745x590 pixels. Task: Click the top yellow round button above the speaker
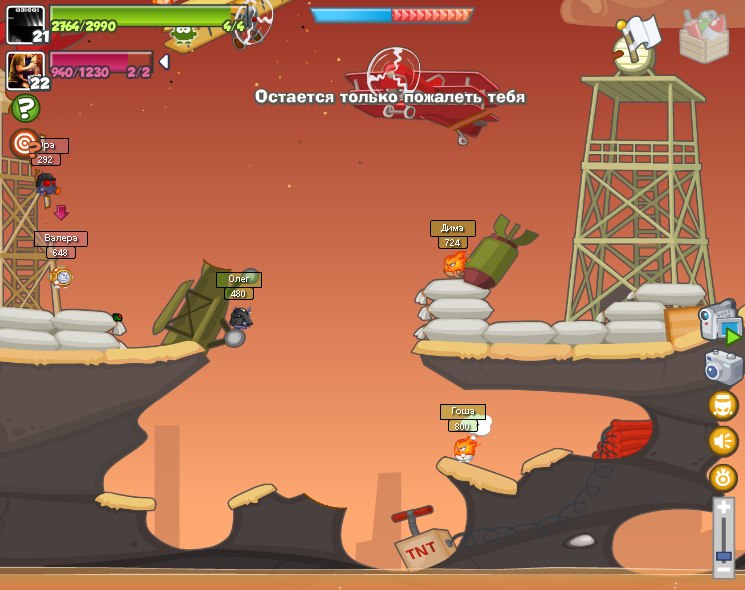722,405
